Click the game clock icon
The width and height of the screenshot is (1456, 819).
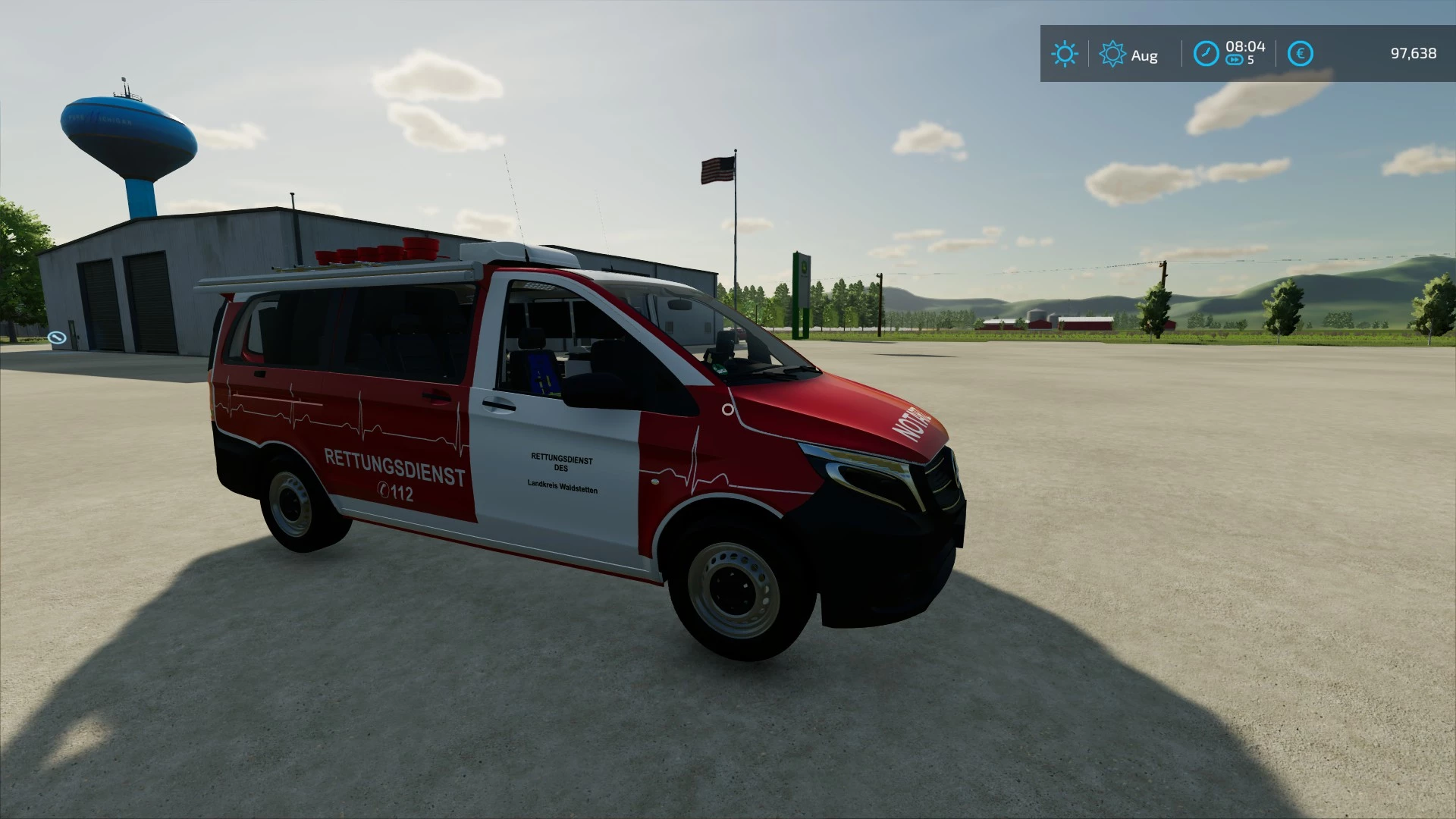(x=1206, y=54)
